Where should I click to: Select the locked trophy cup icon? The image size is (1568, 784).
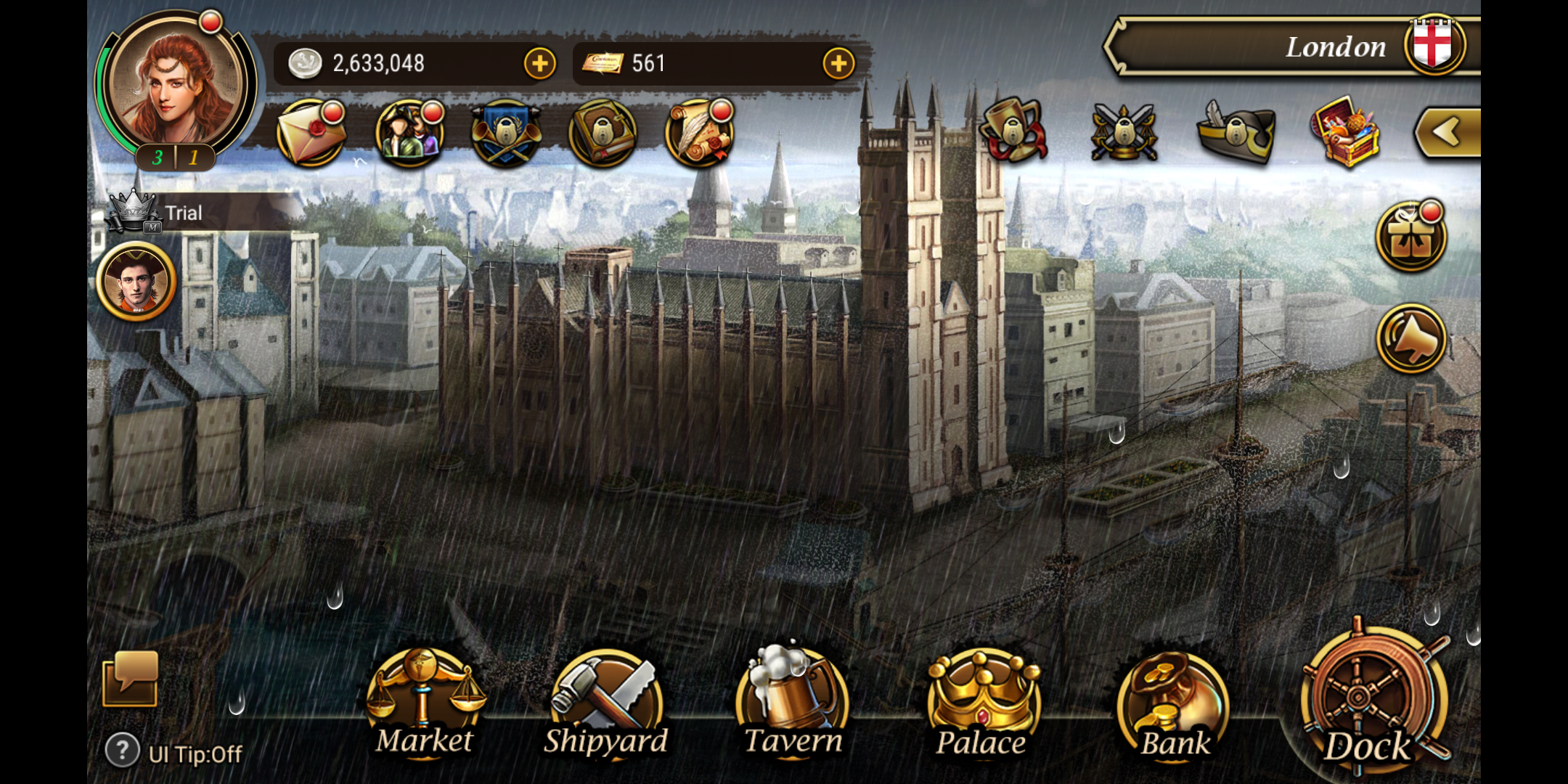pyautogui.click(x=1014, y=132)
